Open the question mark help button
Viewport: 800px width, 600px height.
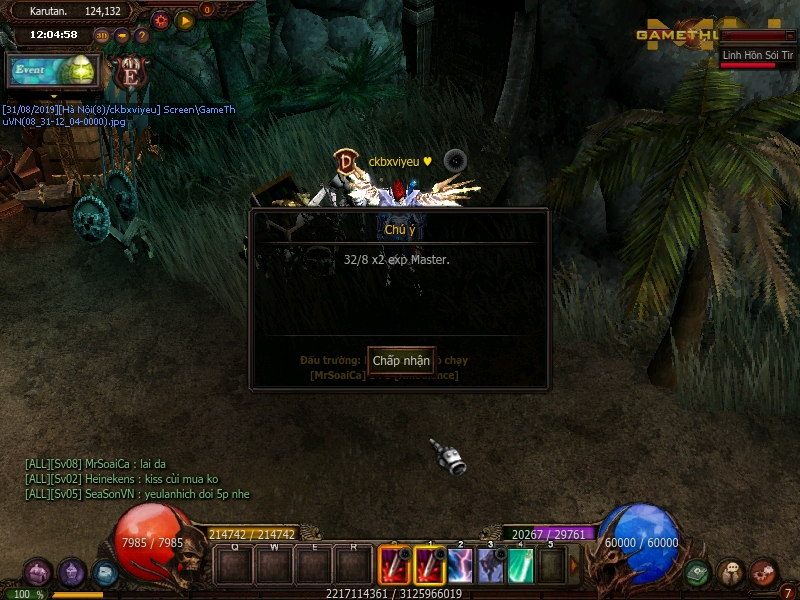tap(142, 36)
